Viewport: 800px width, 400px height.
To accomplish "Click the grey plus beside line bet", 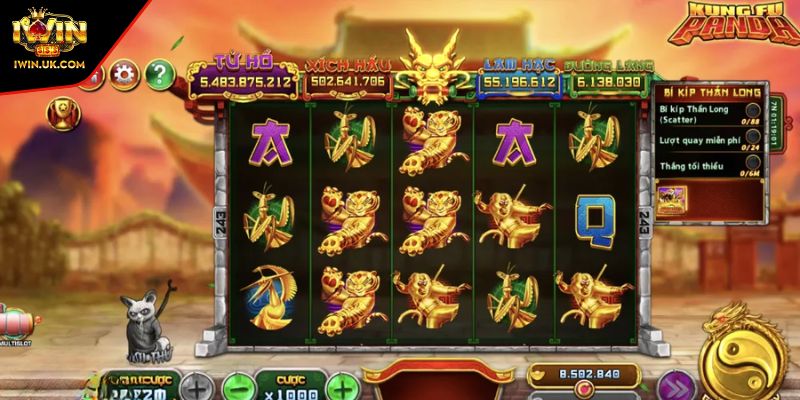I will [x=197, y=386].
